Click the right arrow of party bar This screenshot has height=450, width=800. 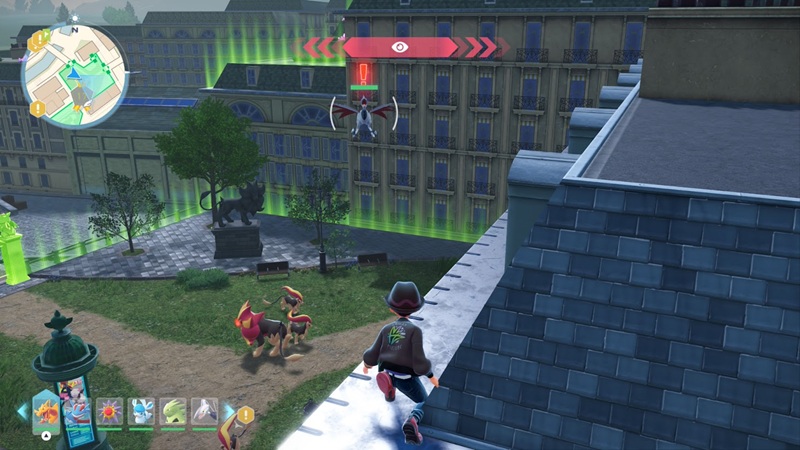(x=228, y=410)
